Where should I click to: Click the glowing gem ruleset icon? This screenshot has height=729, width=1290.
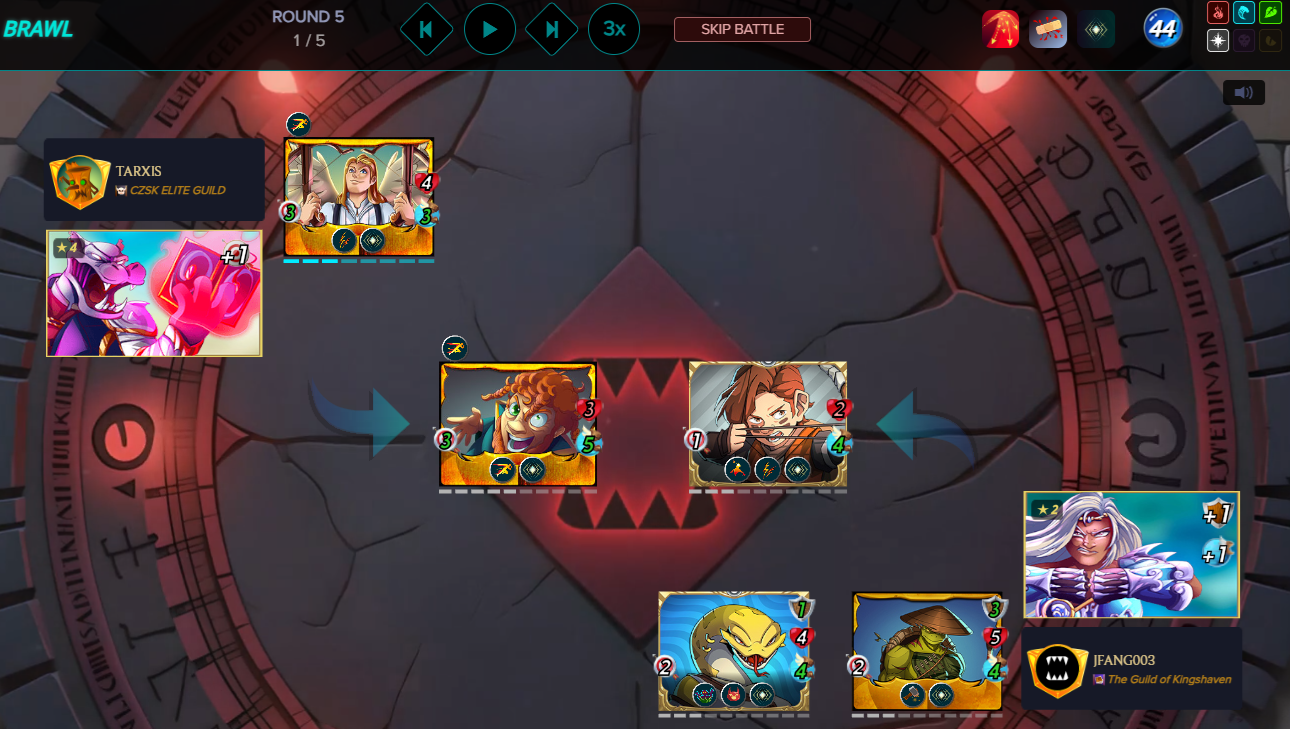coord(1095,28)
